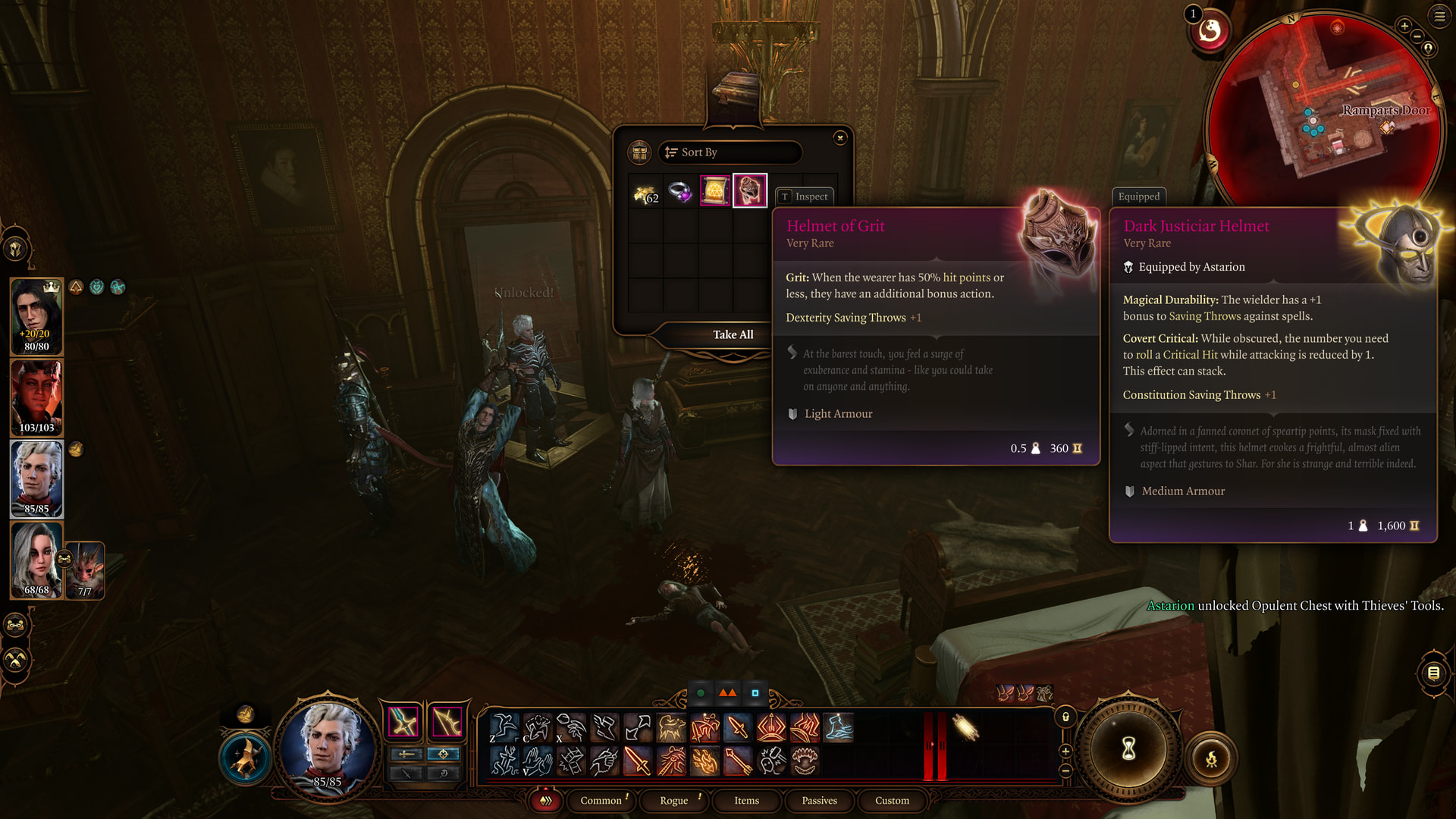Open the combat log button

pos(1433,673)
